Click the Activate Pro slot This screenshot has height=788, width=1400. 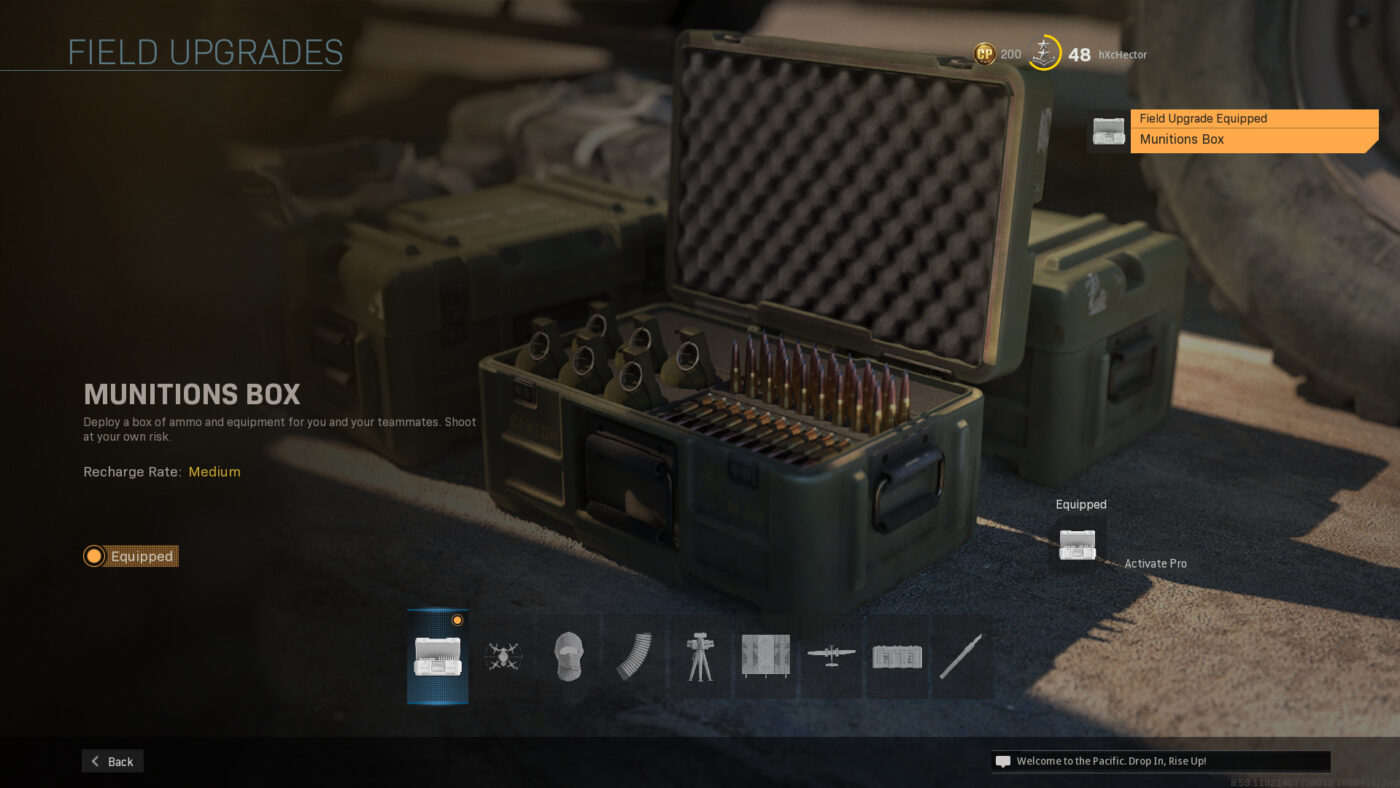pyautogui.click(x=1155, y=564)
